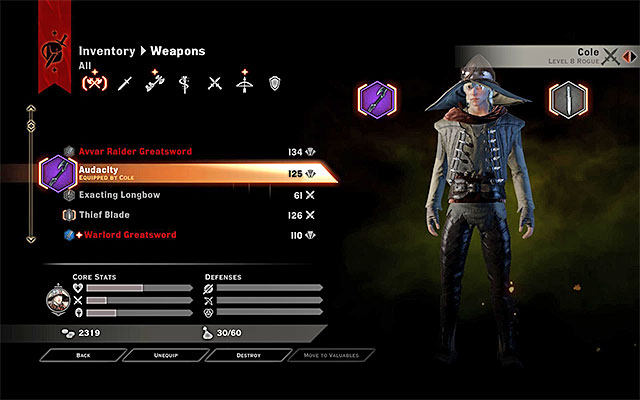Open Cole's off-hand dagger slot

[567, 99]
